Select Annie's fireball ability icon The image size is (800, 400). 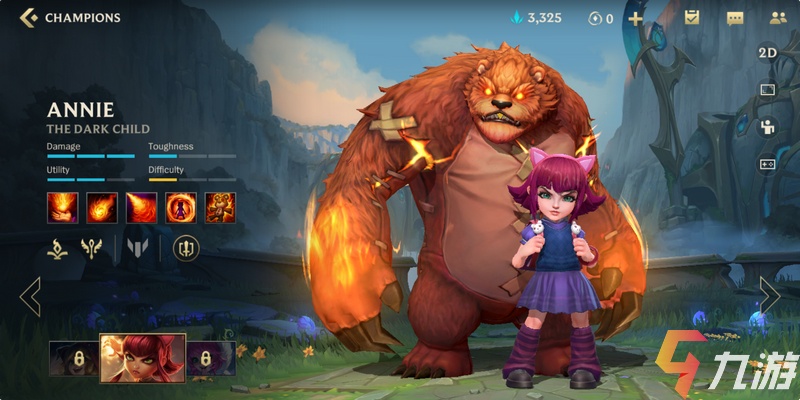pyautogui.click(x=101, y=207)
